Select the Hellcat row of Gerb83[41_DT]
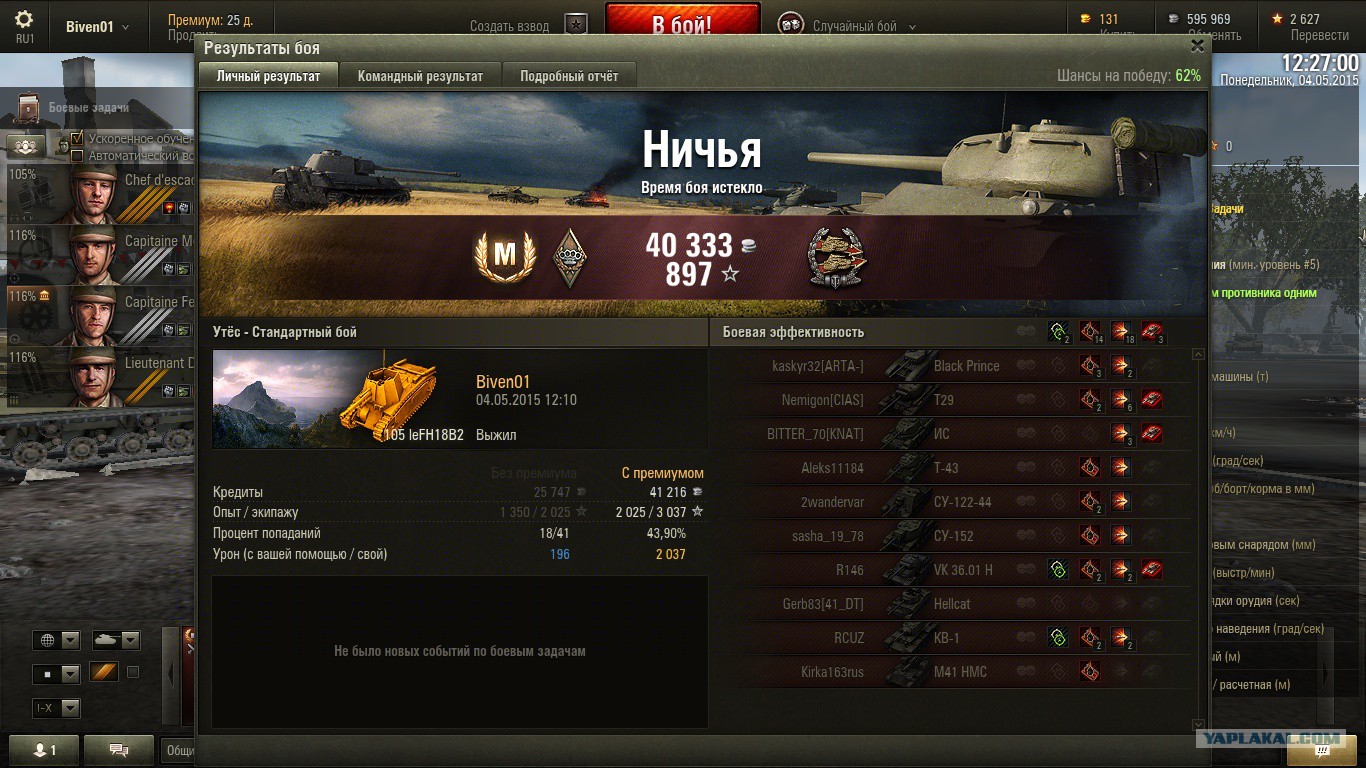Viewport: 1366px width, 768px height. (952, 604)
